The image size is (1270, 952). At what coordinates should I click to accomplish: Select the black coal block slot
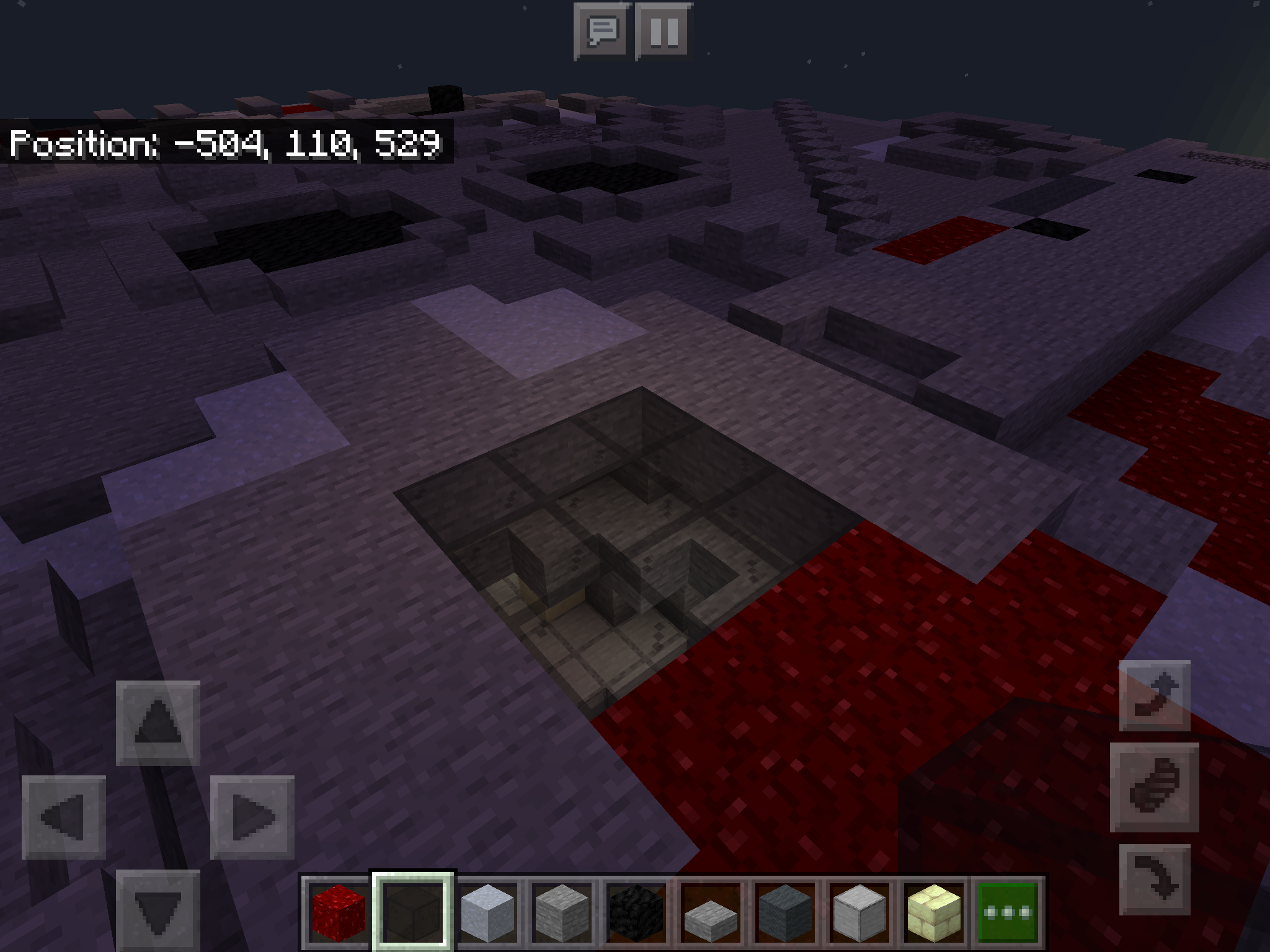pyautogui.click(x=636, y=912)
